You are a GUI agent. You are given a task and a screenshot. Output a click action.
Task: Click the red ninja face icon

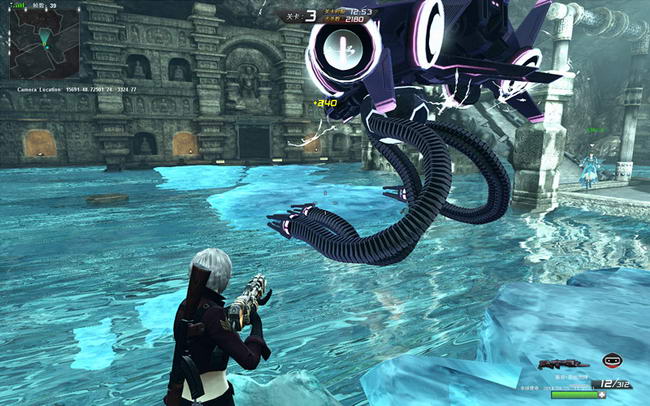point(611,361)
